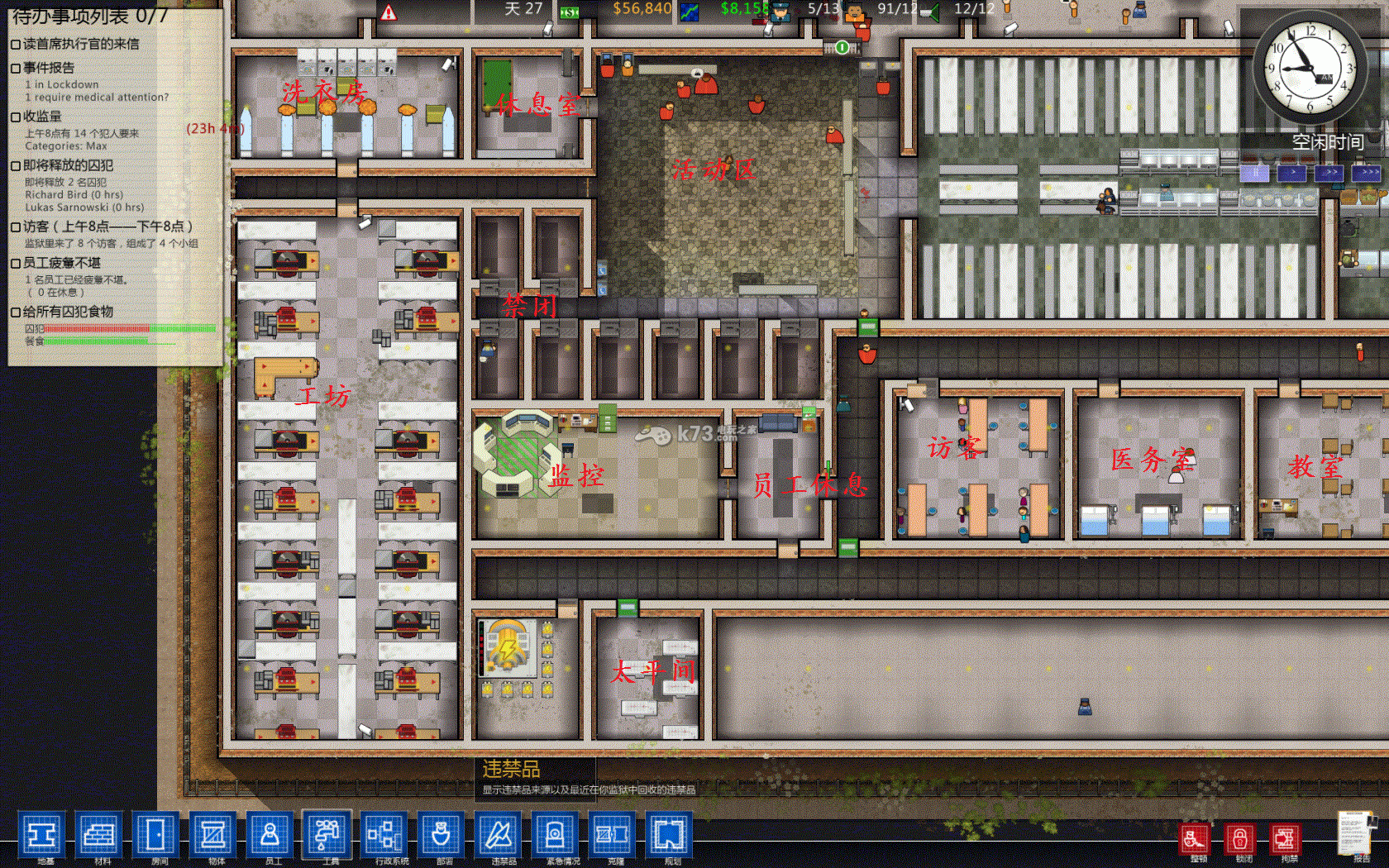The width and height of the screenshot is (1389, 868).
Task: Toggle the Contraband (违禁品) view
Action: coord(499,836)
